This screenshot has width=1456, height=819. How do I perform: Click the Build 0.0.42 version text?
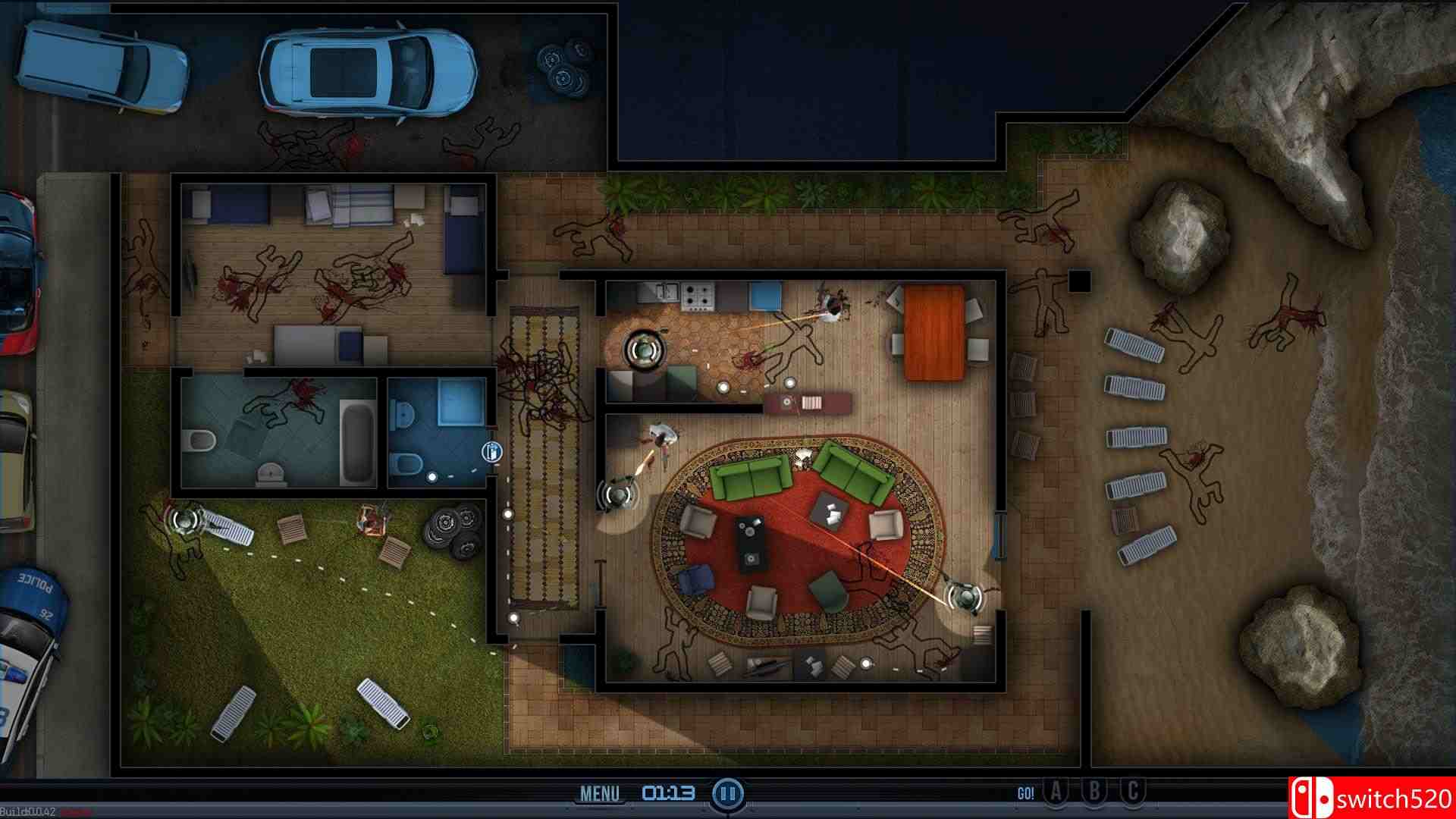click(x=28, y=809)
